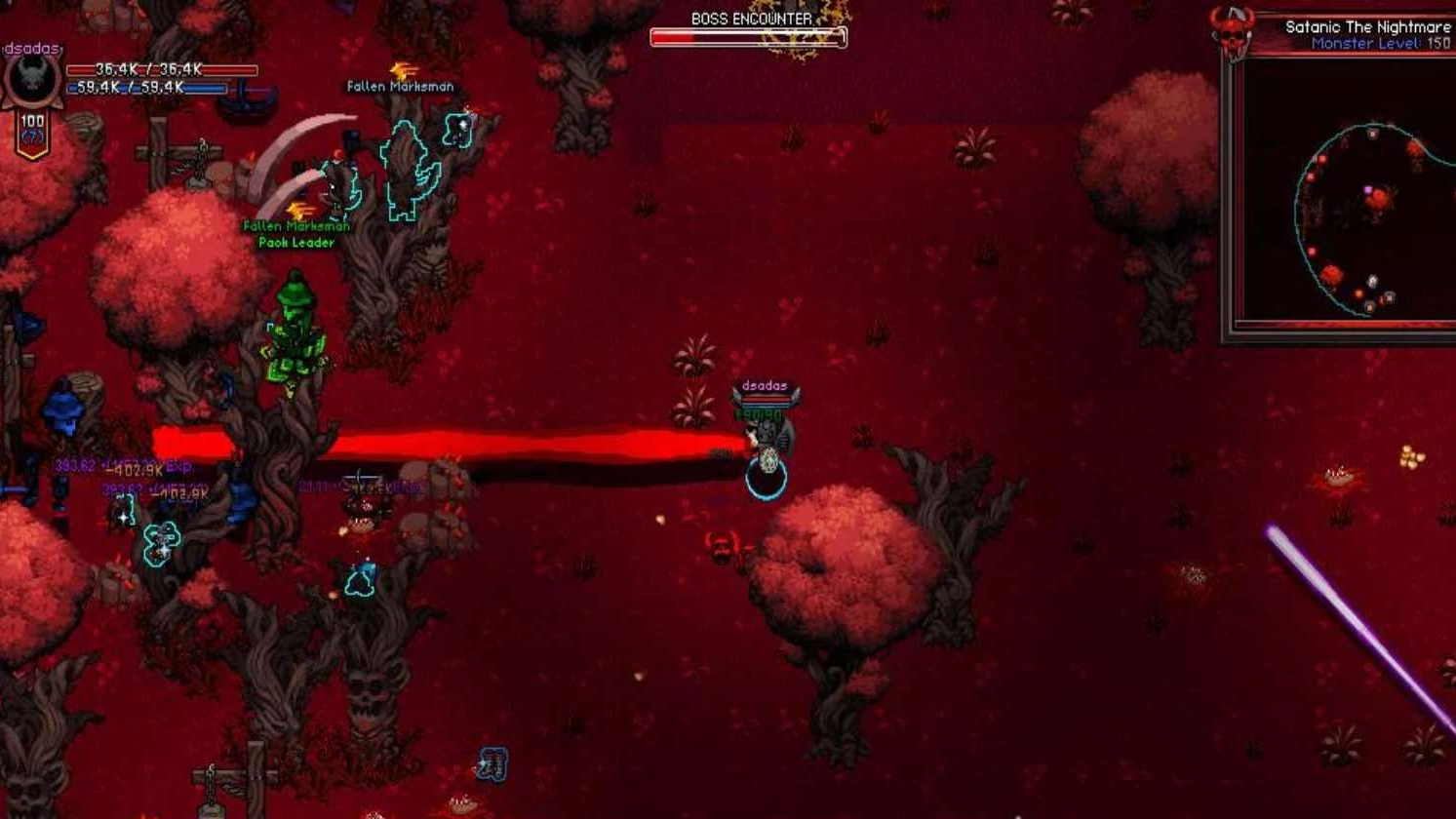Click the Boss Encounter progress bar
The image size is (1456, 819).
pos(746,37)
